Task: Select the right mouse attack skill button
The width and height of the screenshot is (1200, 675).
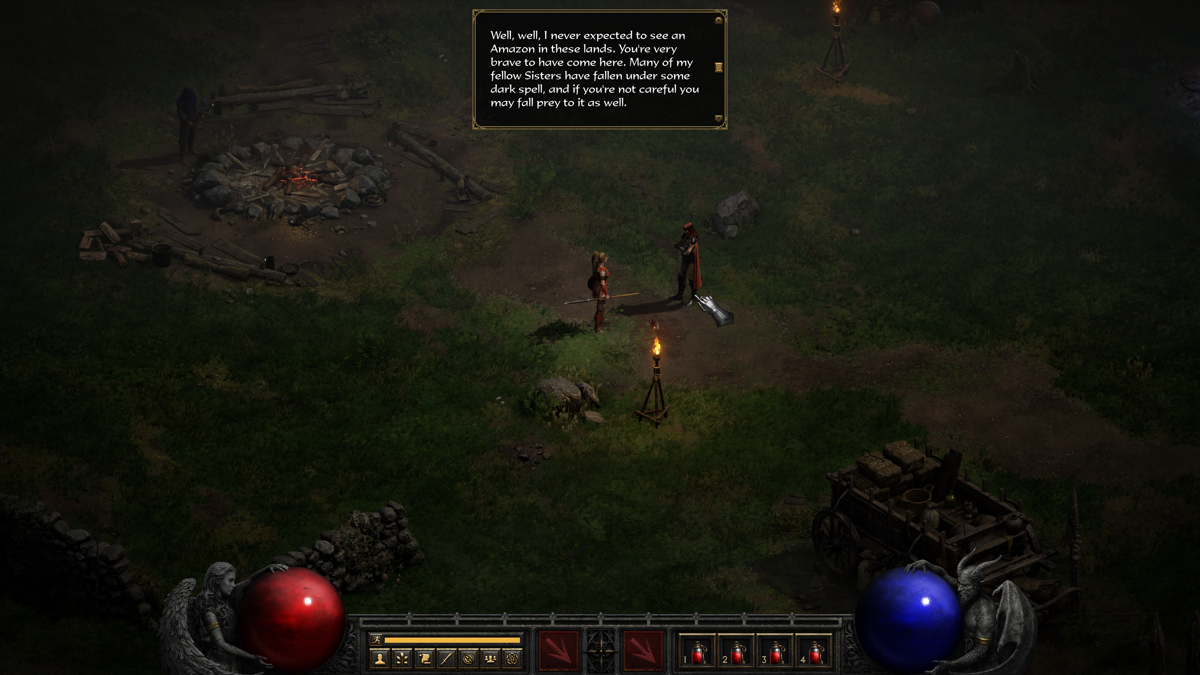Action: click(x=643, y=649)
